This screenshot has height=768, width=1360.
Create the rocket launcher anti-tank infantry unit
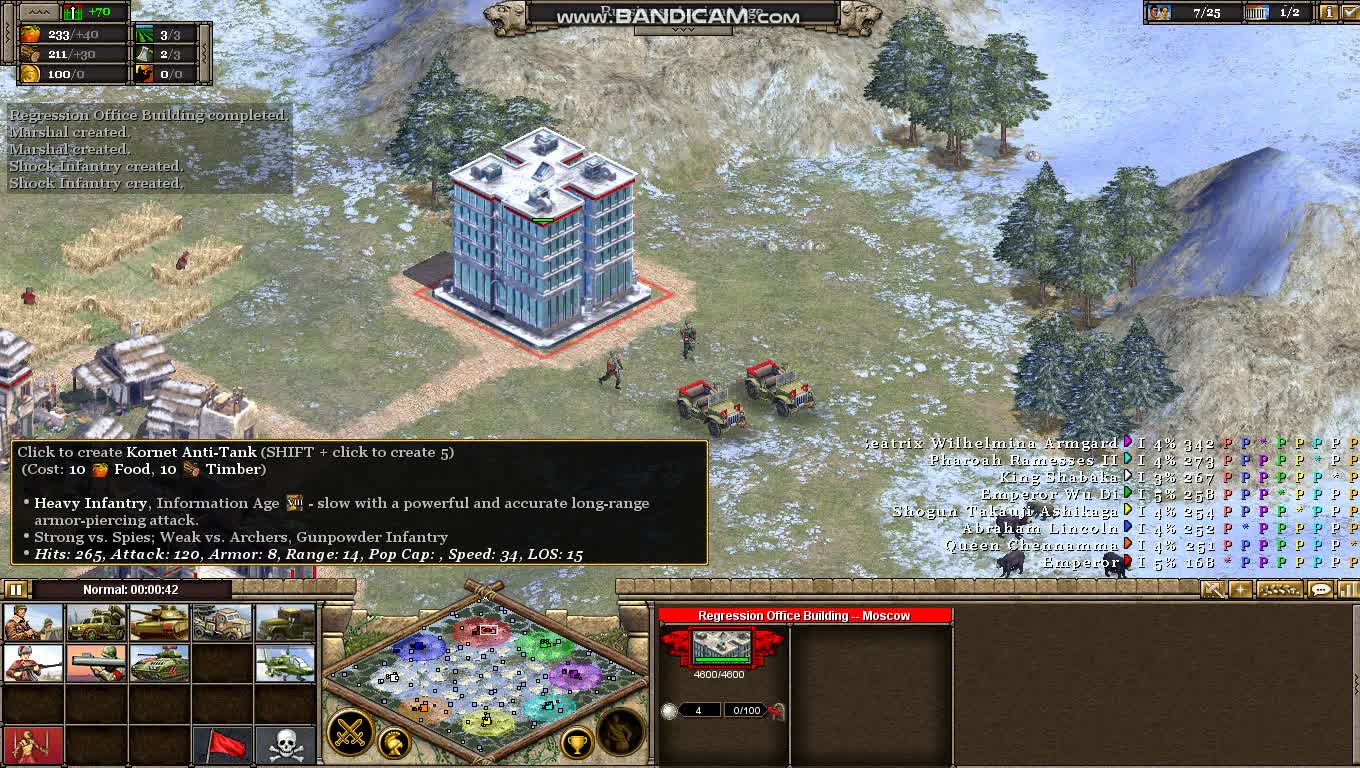96,663
